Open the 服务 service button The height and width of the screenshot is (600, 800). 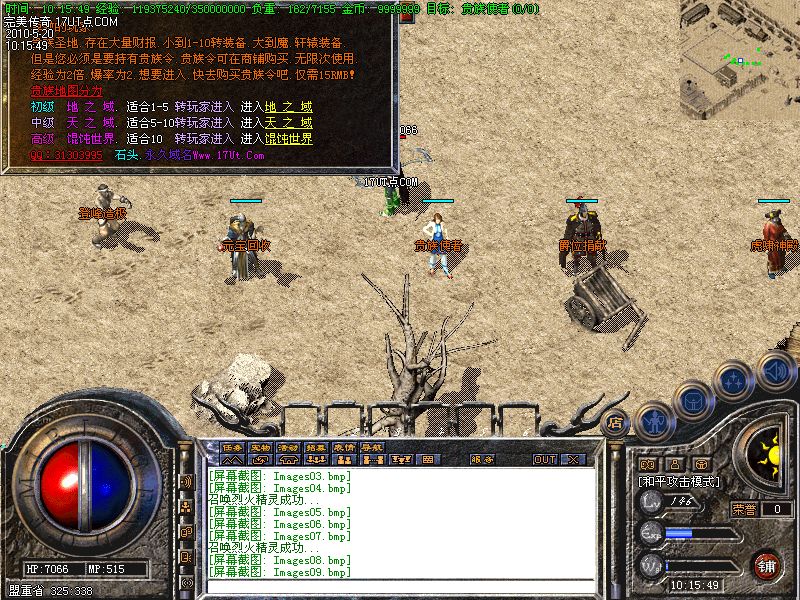click(483, 460)
